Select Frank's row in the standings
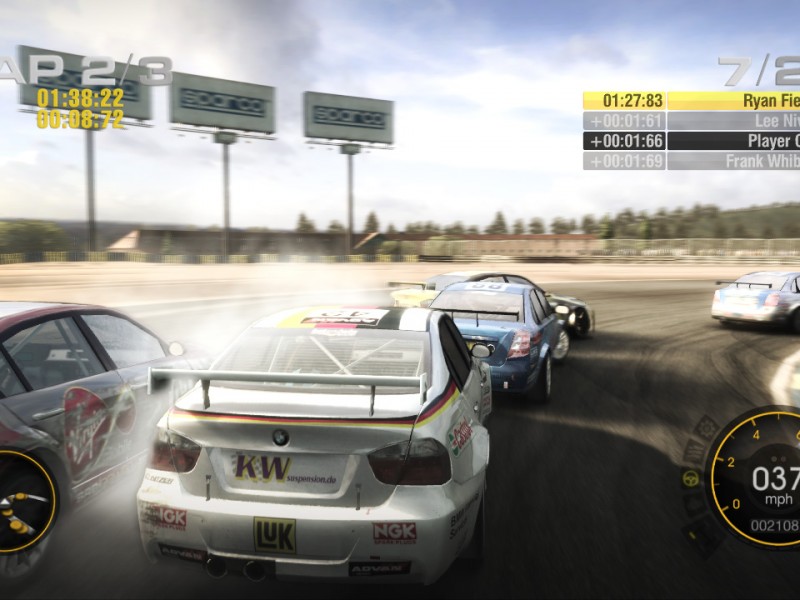This screenshot has width=800, height=600. 691,161
